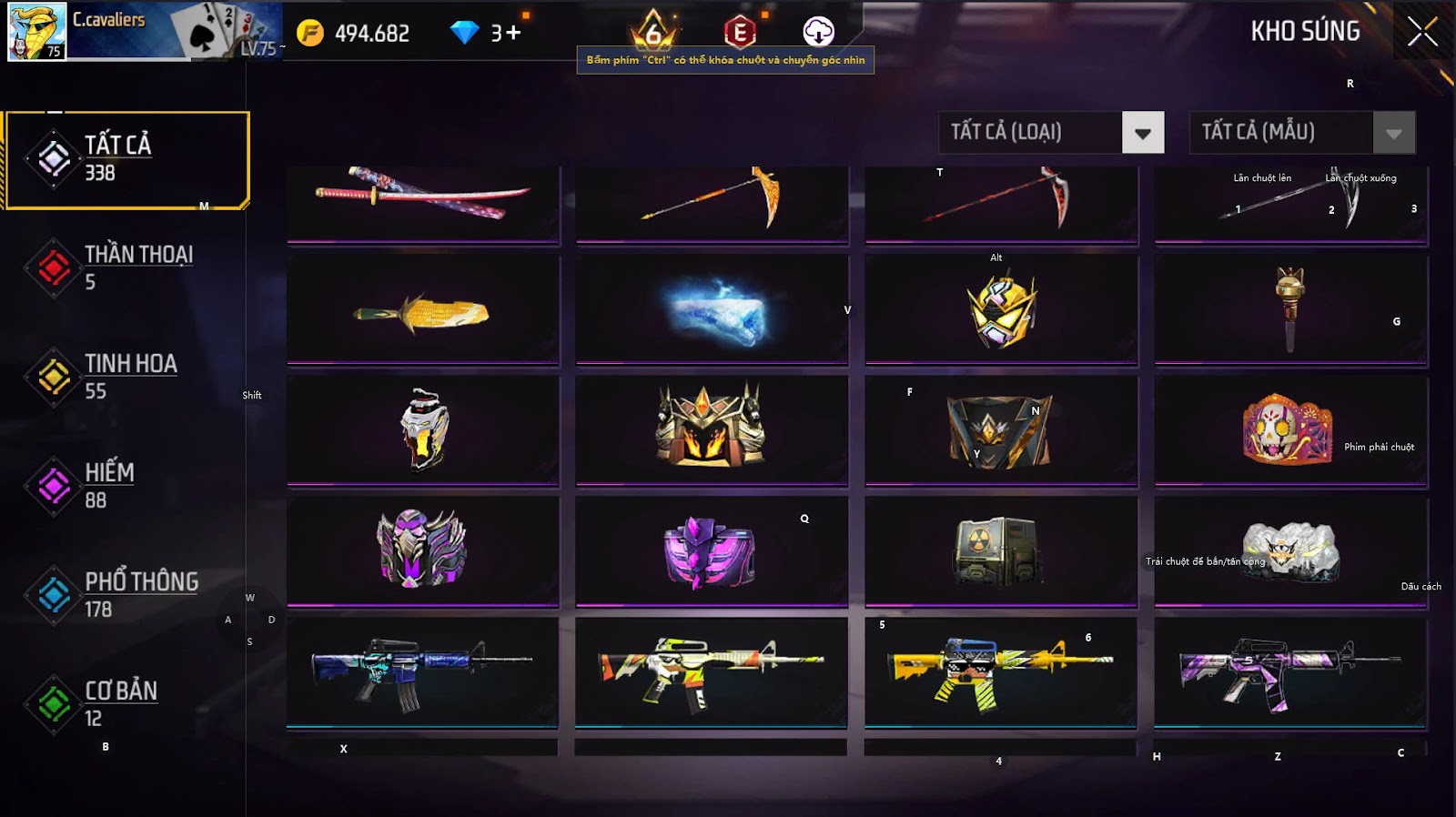Show the Hiếm rarity category
Viewport: 1456px width, 817px height.
(127, 486)
